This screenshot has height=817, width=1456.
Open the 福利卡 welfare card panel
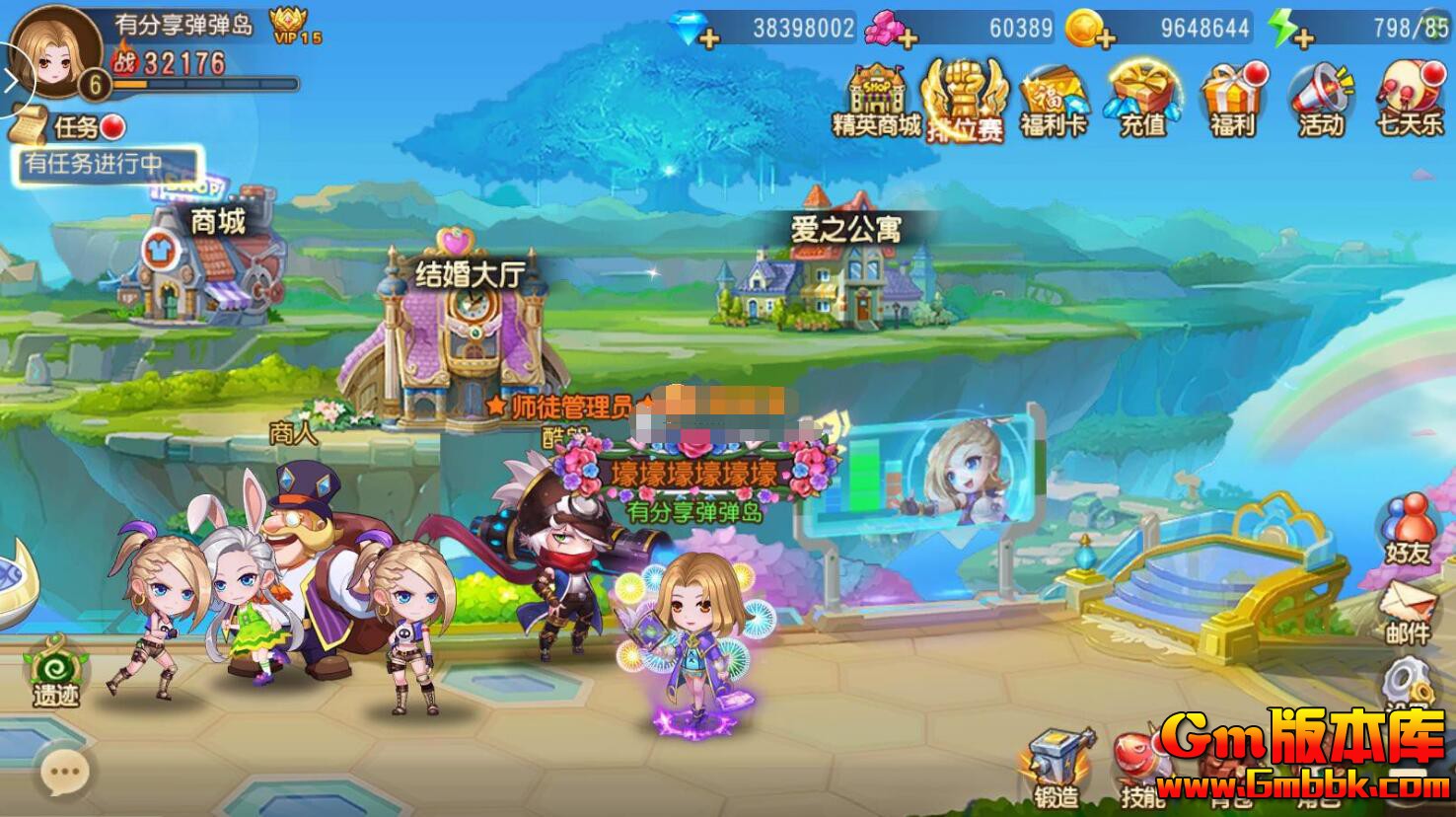(1052, 99)
